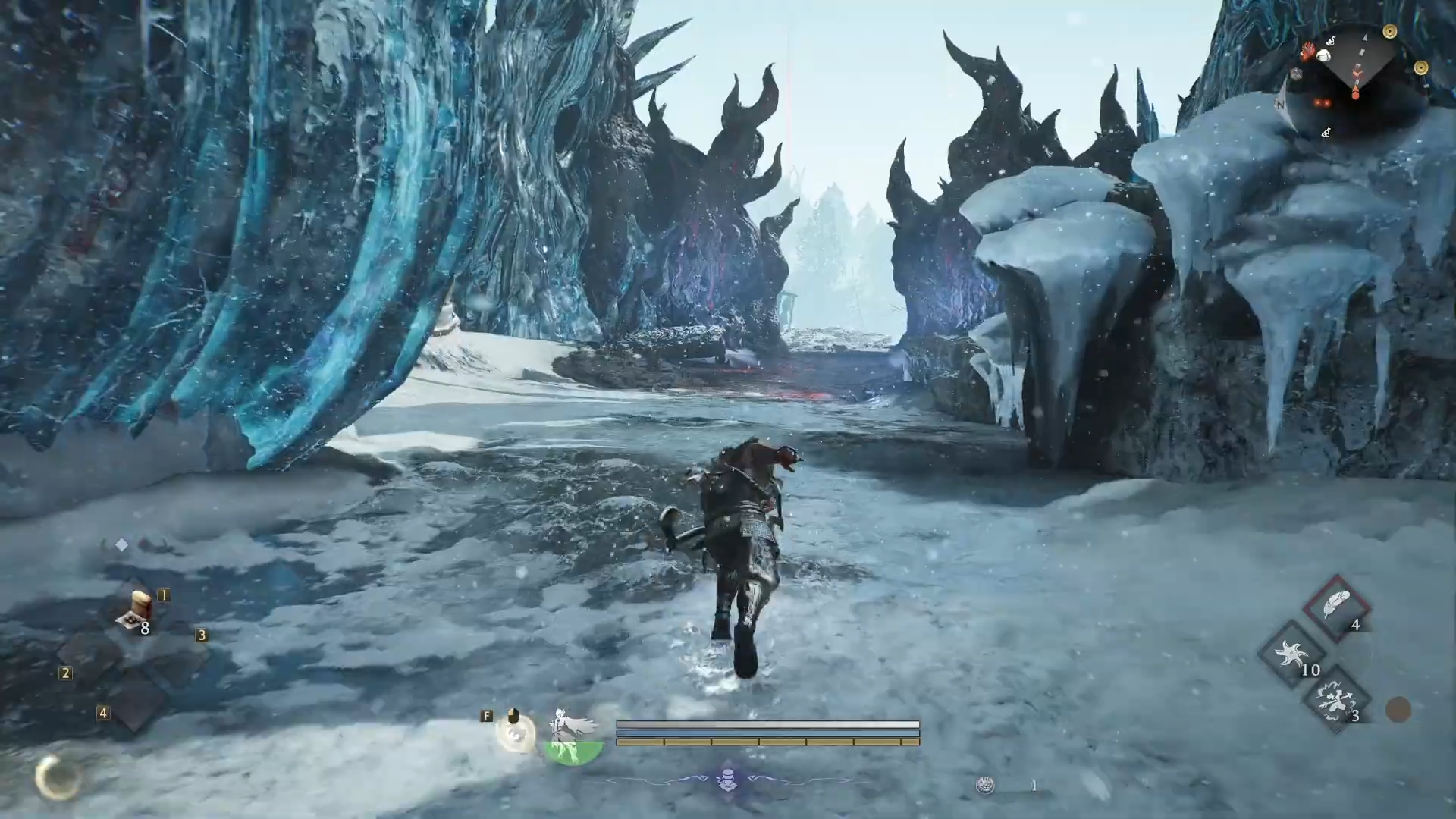
Task: Choose the shuriken throwing star slot
Action: pos(1291,654)
